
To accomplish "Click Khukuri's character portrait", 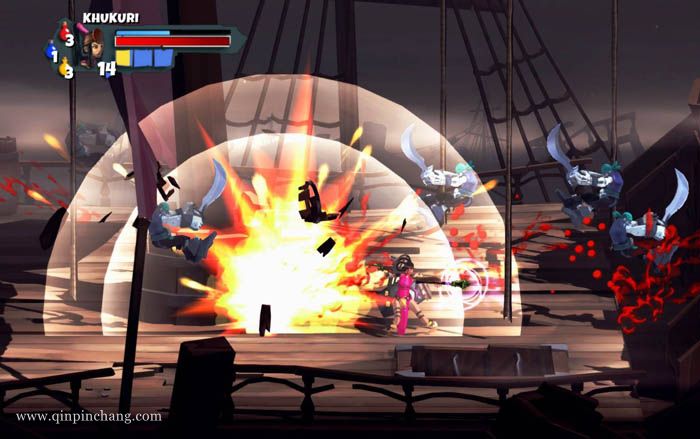I will pos(91,49).
